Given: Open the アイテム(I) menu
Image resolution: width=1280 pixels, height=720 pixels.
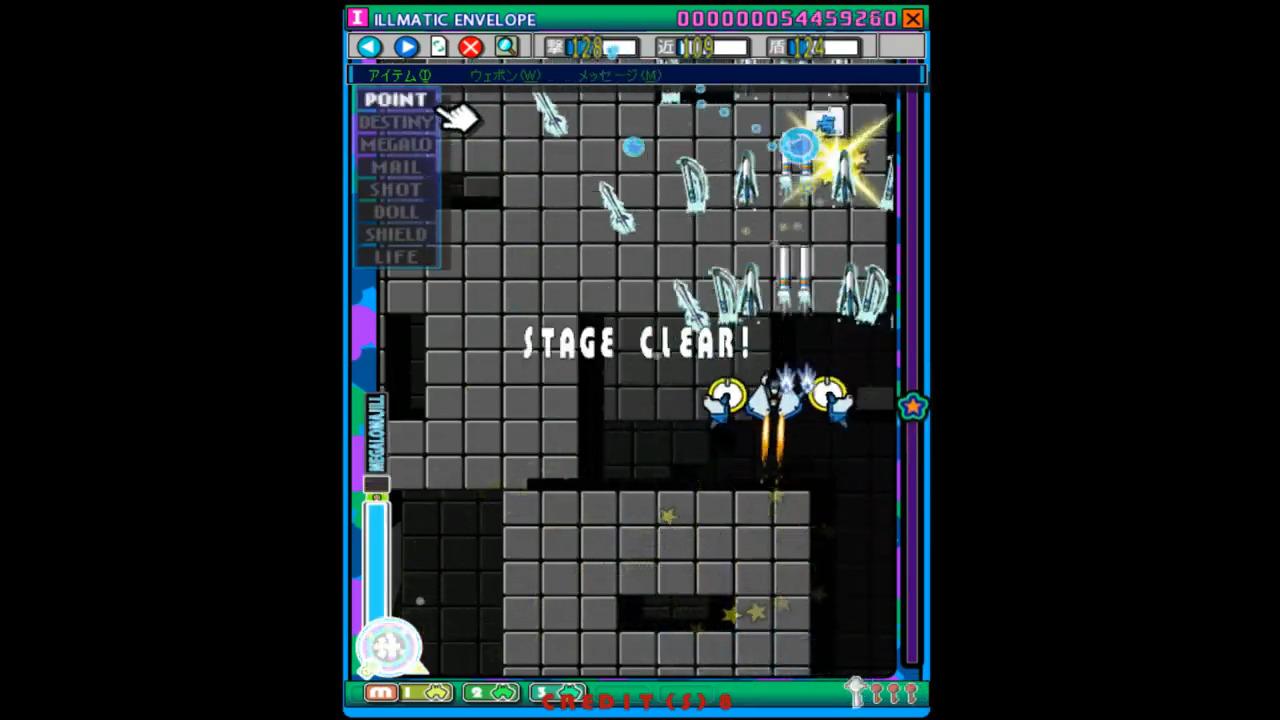Looking at the screenshot, I should (398, 75).
